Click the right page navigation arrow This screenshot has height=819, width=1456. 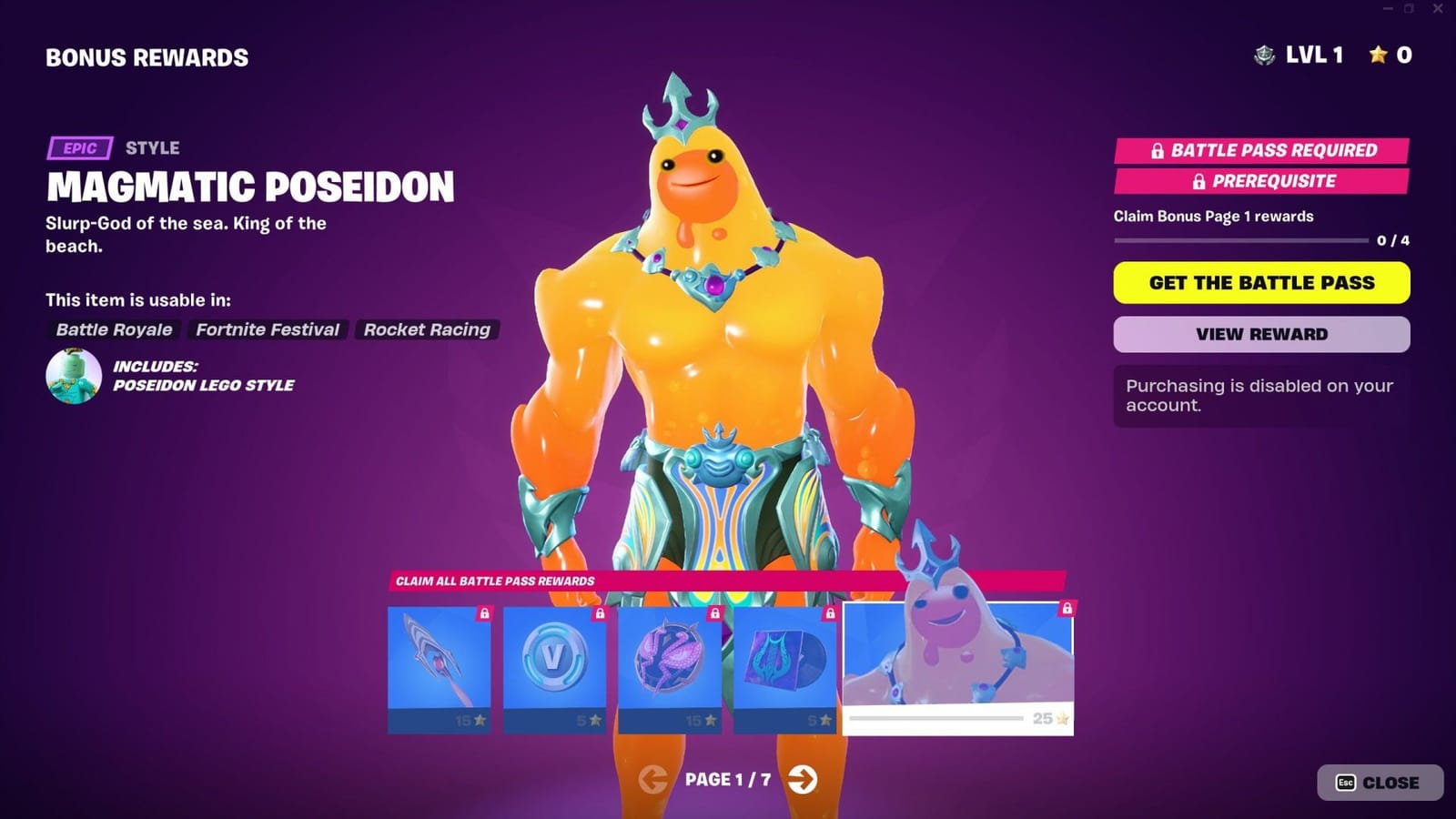coord(804,780)
